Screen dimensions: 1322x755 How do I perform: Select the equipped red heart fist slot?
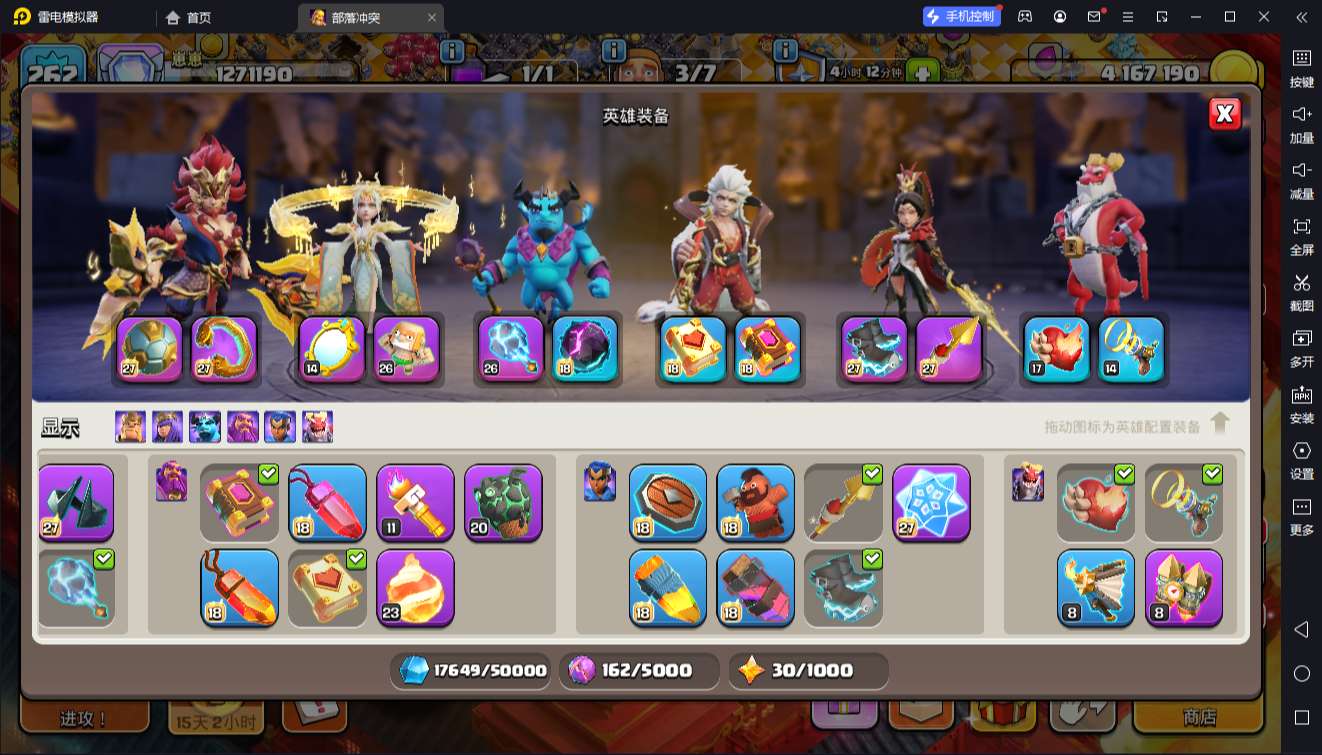pos(1056,349)
